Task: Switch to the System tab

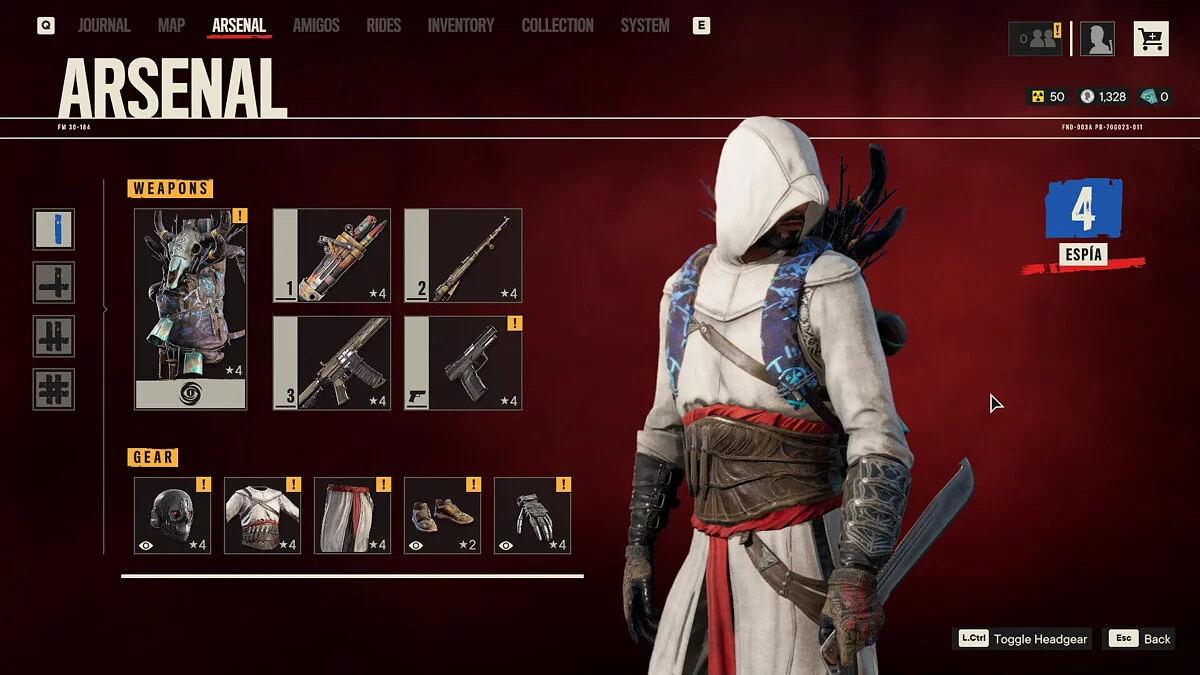Action: [645, 26]
